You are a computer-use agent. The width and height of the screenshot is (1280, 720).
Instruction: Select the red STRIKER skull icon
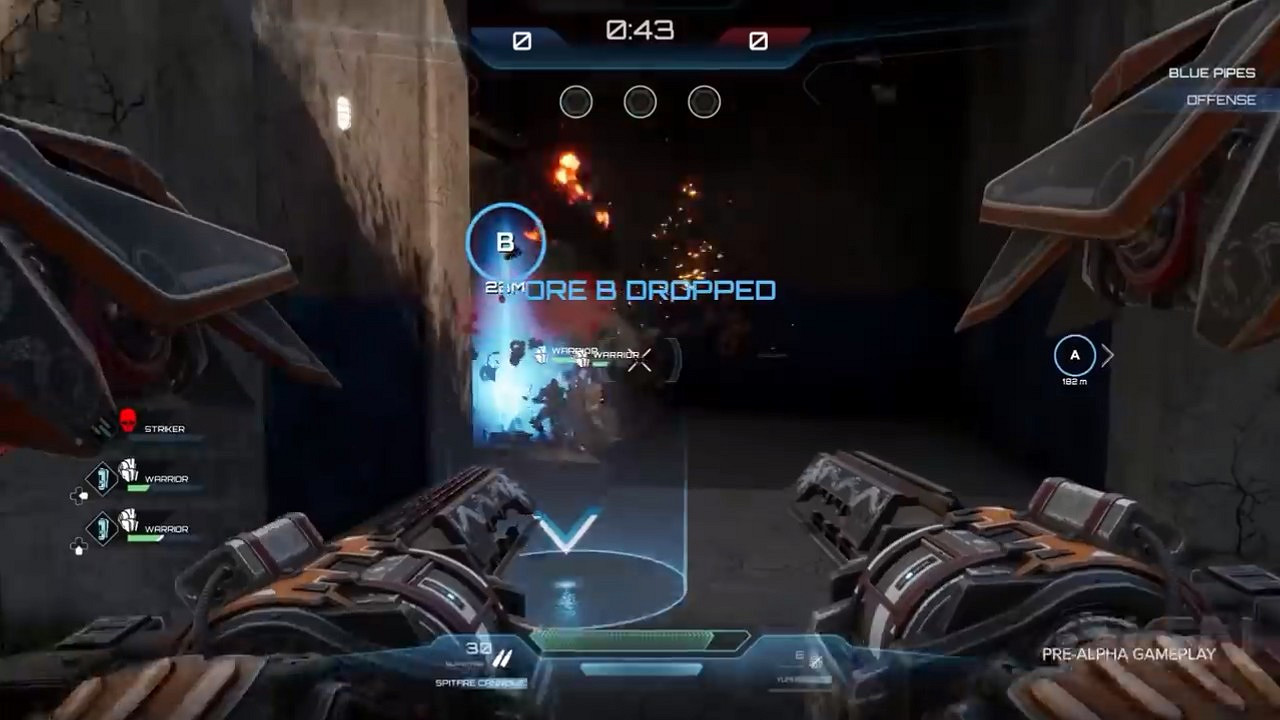point(127,420)
